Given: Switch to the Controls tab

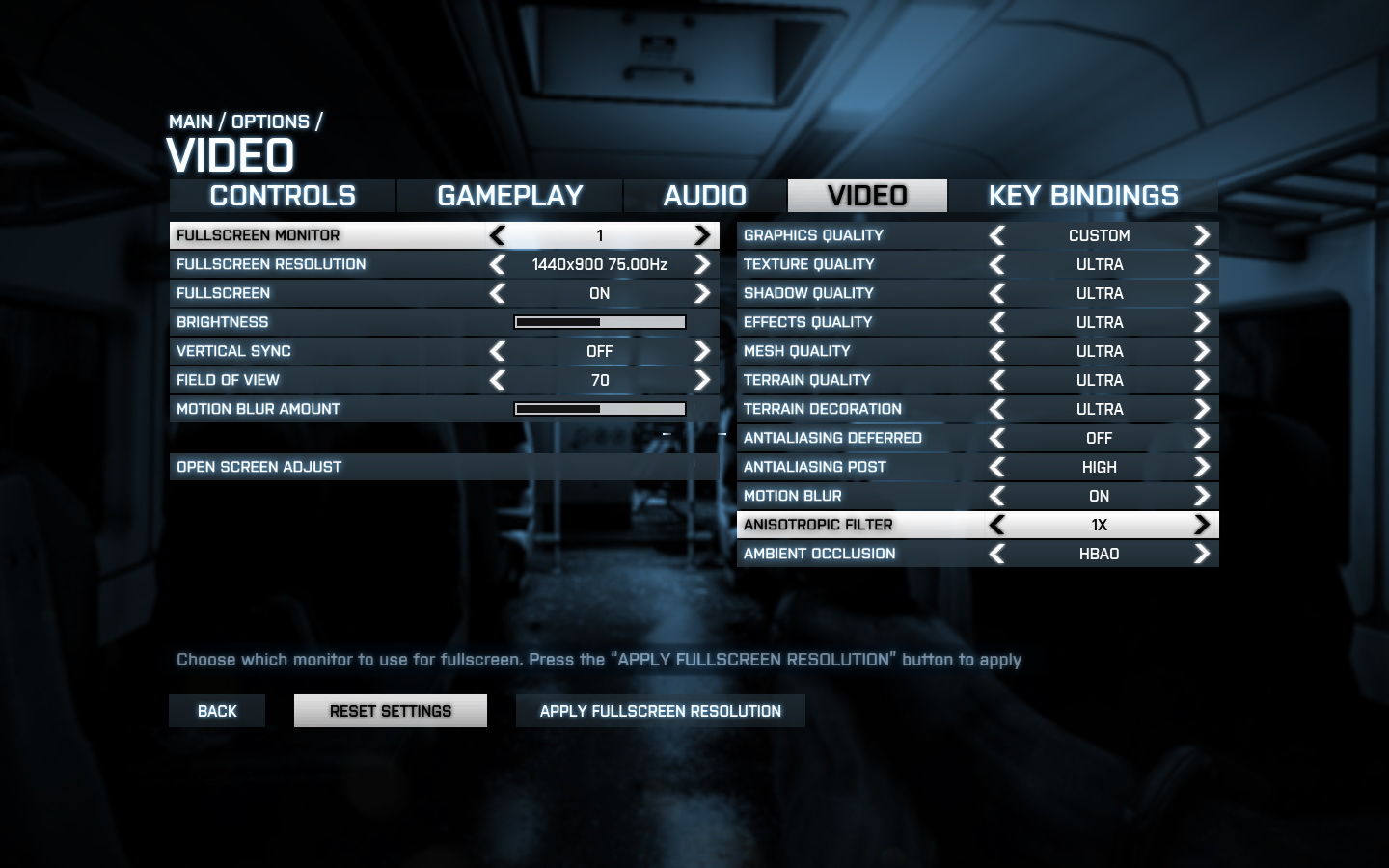Looking at the screenshot, I should [x=283, y=196].
